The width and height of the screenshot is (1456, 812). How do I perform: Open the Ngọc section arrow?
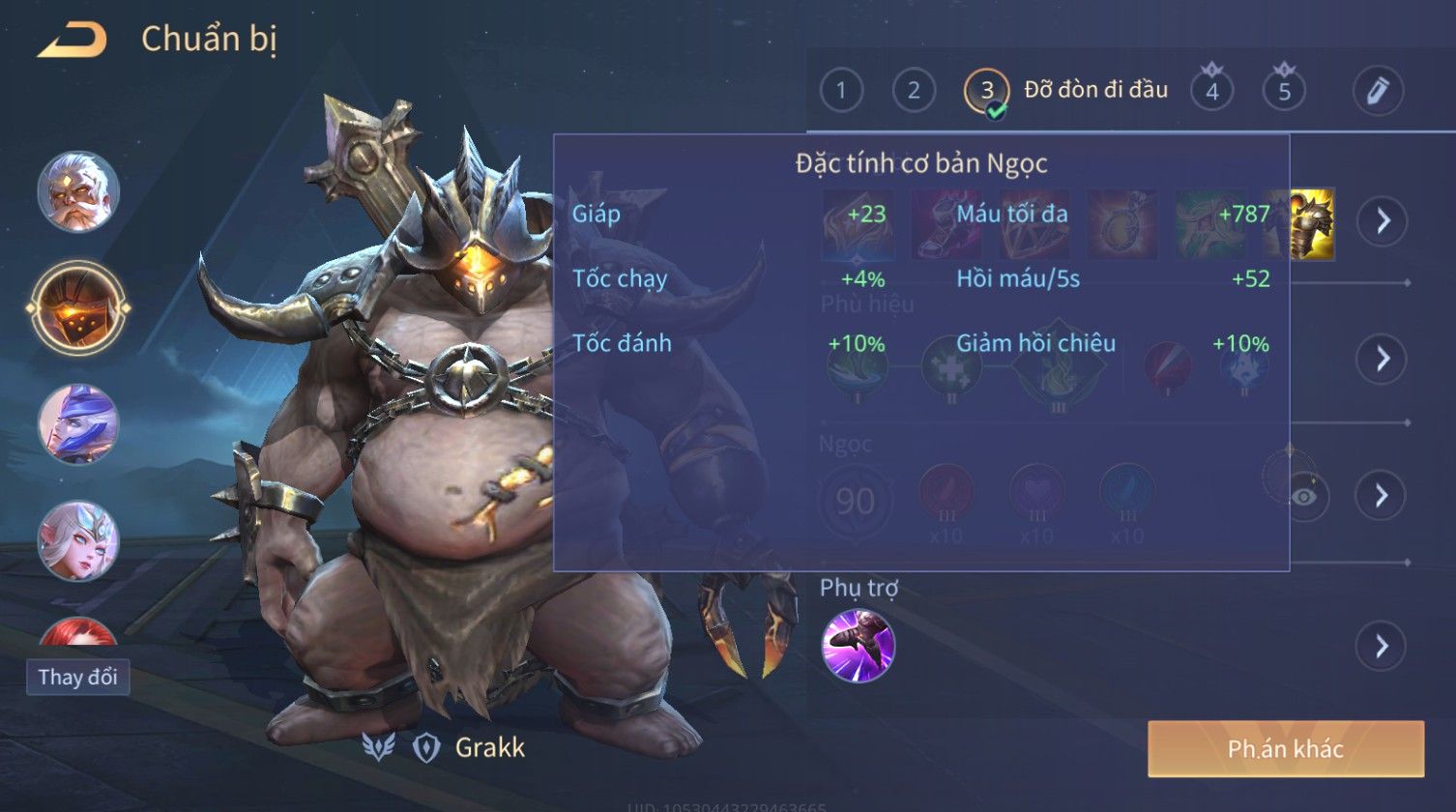tap(1382, 496)
